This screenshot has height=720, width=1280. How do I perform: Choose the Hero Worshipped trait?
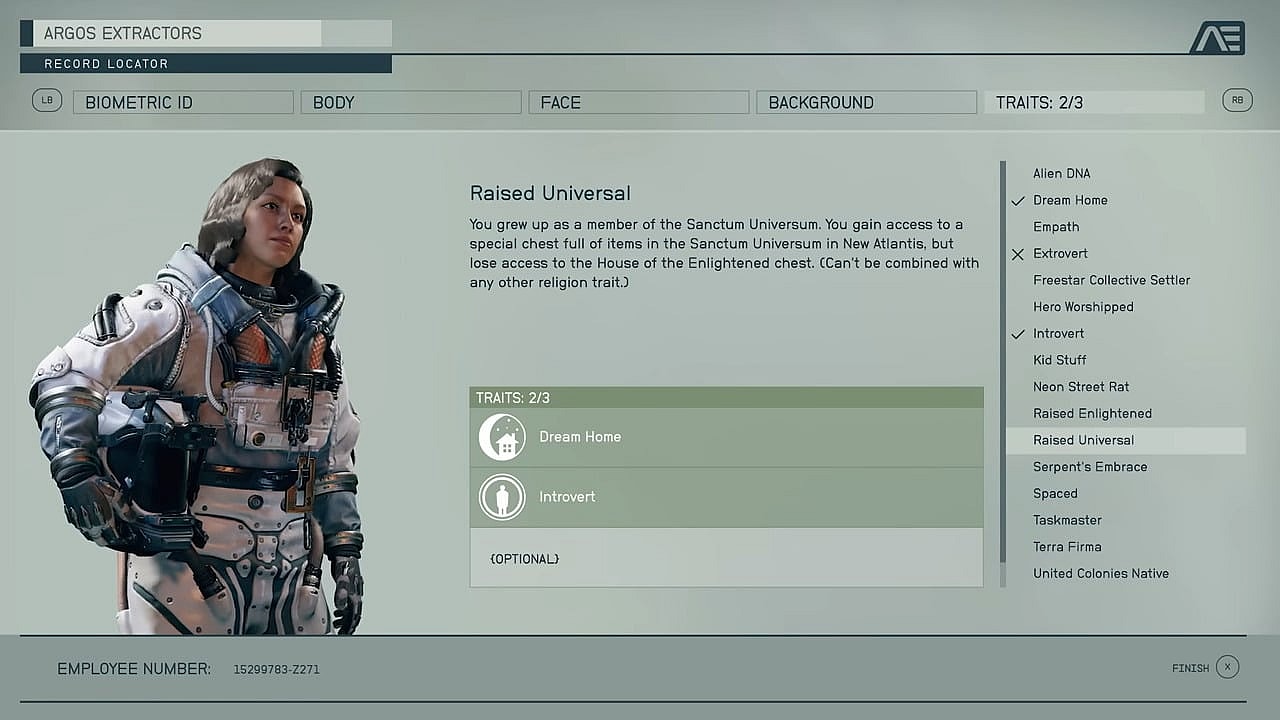click(1083, 307)
